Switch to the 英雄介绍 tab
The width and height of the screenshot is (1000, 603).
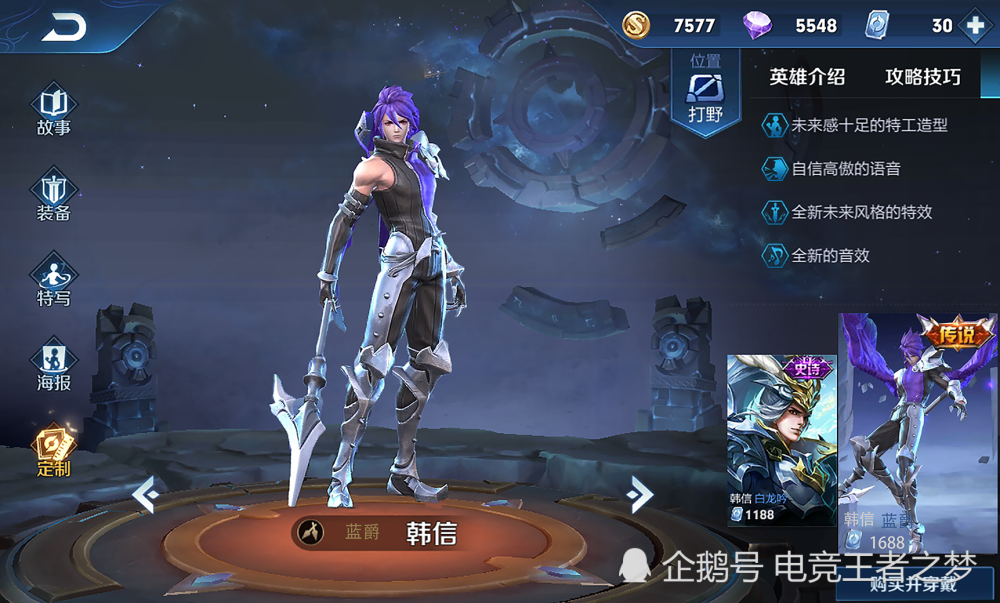807,77
